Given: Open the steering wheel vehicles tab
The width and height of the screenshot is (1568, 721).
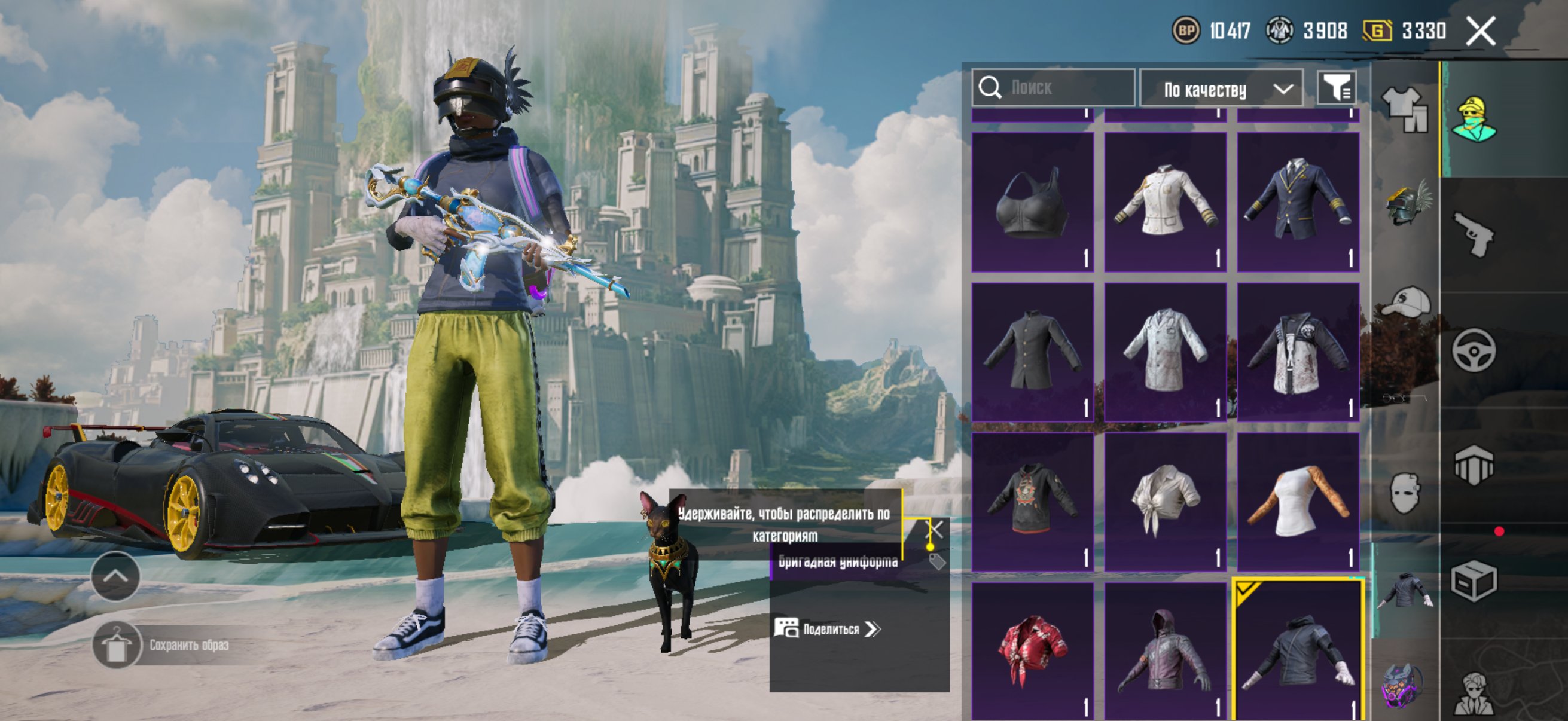Looking at the screenshot, I should (1473, 350).
